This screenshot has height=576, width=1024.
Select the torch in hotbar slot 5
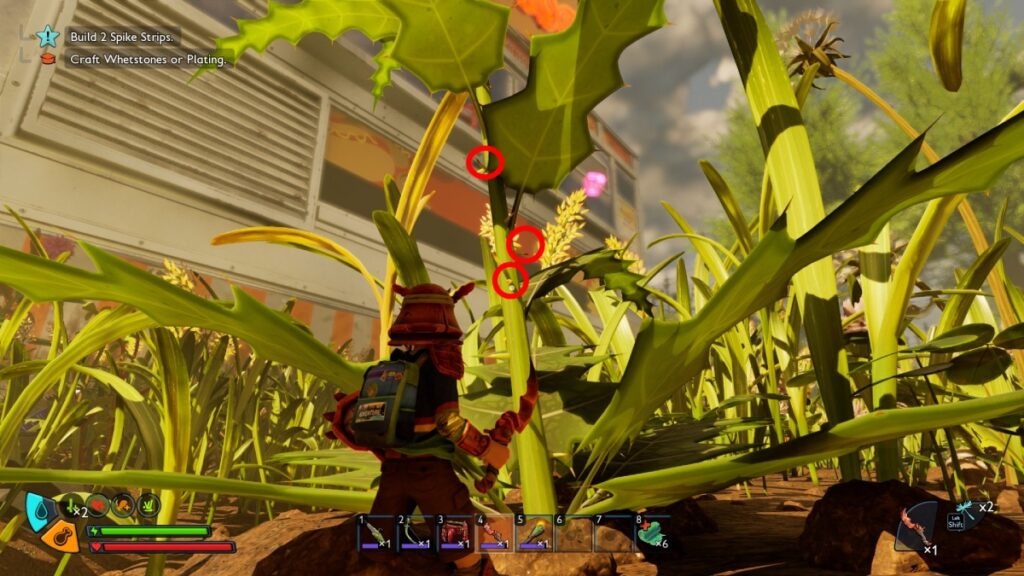point(533,533)
